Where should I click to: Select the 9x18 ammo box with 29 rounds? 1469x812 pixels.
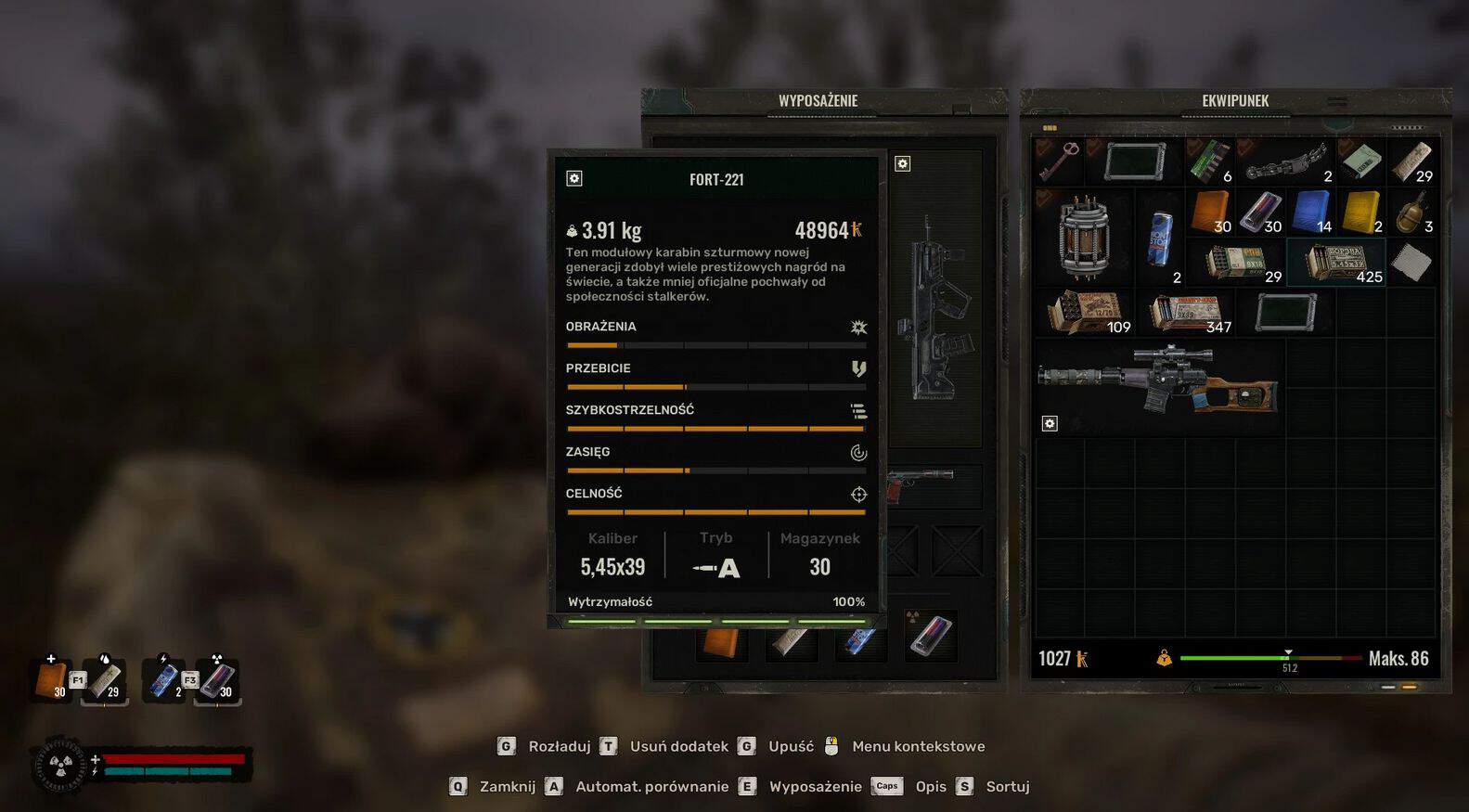1235,263
